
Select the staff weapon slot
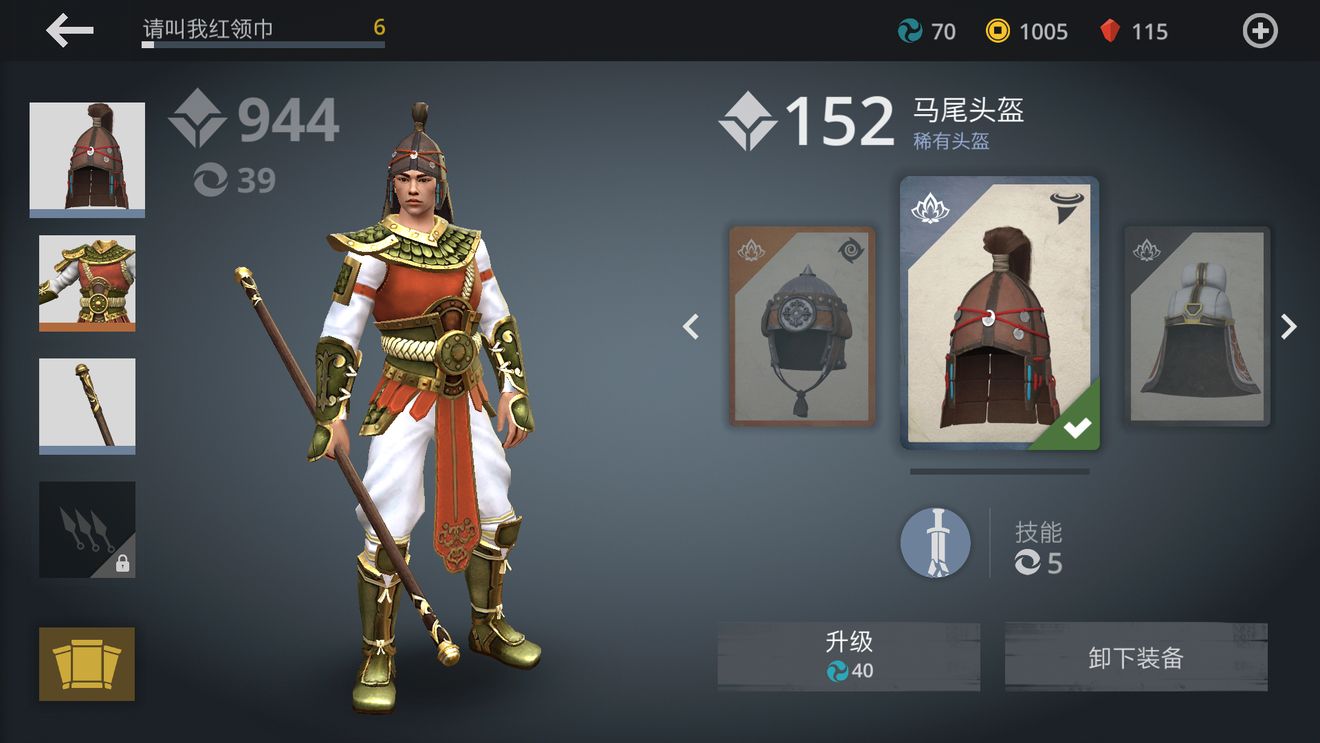[87, 405]
